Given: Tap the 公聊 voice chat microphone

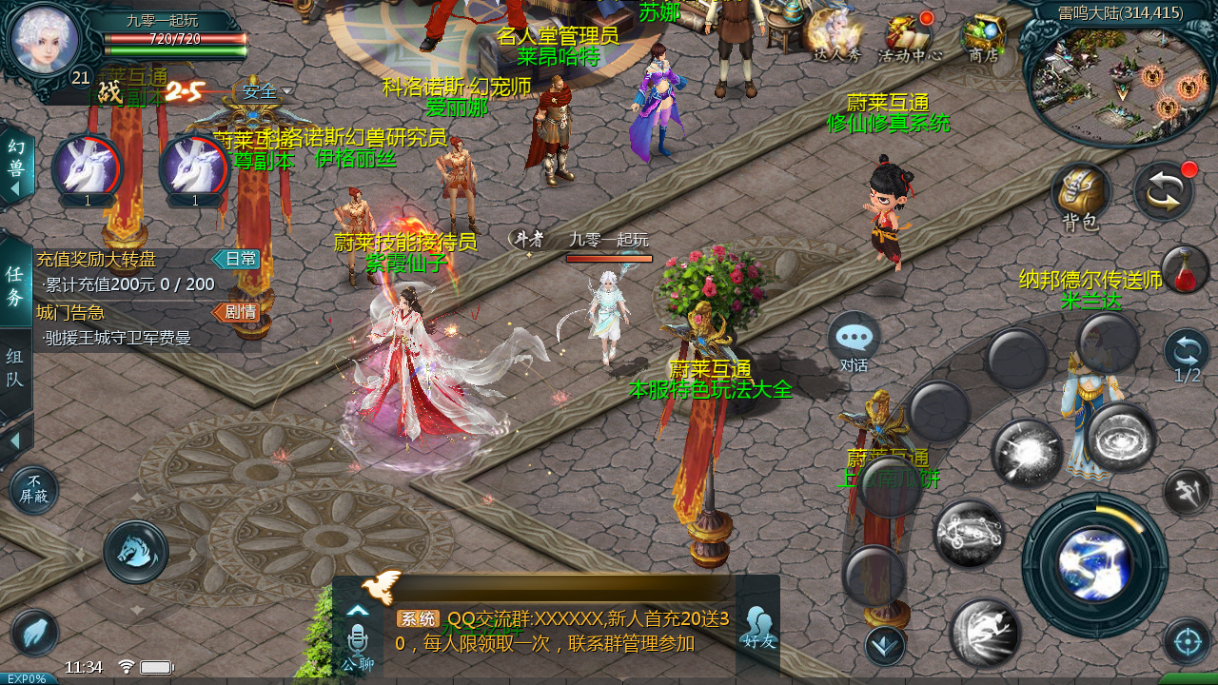Looking at the screenshot, I should coord(357,640).
